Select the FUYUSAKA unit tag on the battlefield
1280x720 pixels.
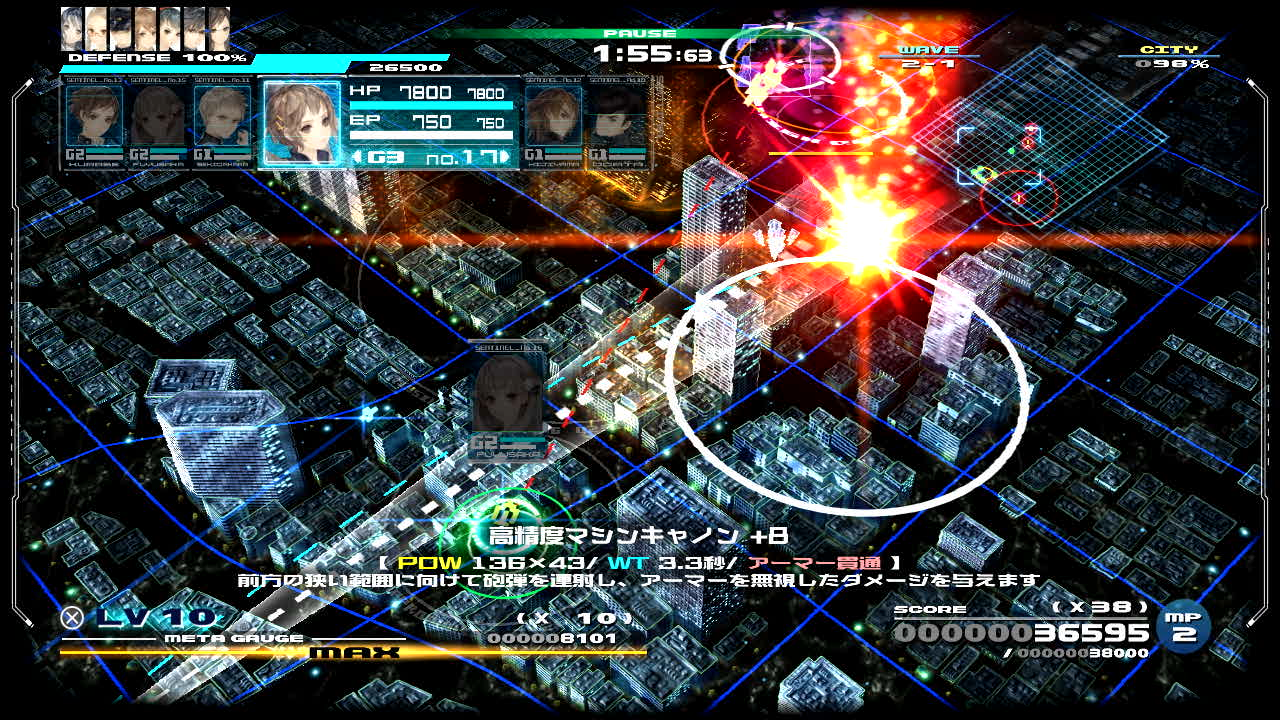click(508, 398)
